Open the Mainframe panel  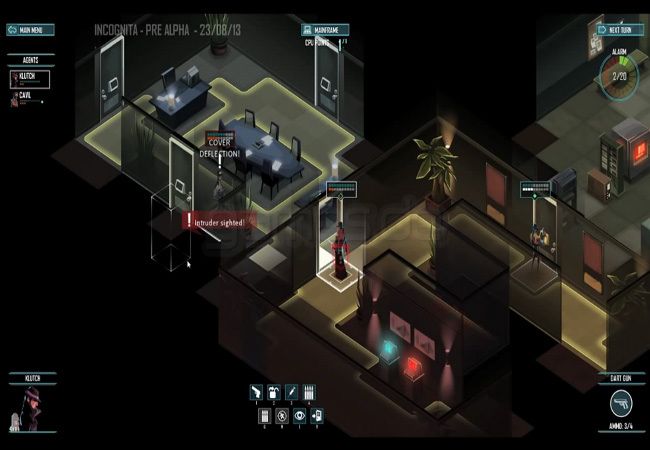click(327, 29)
